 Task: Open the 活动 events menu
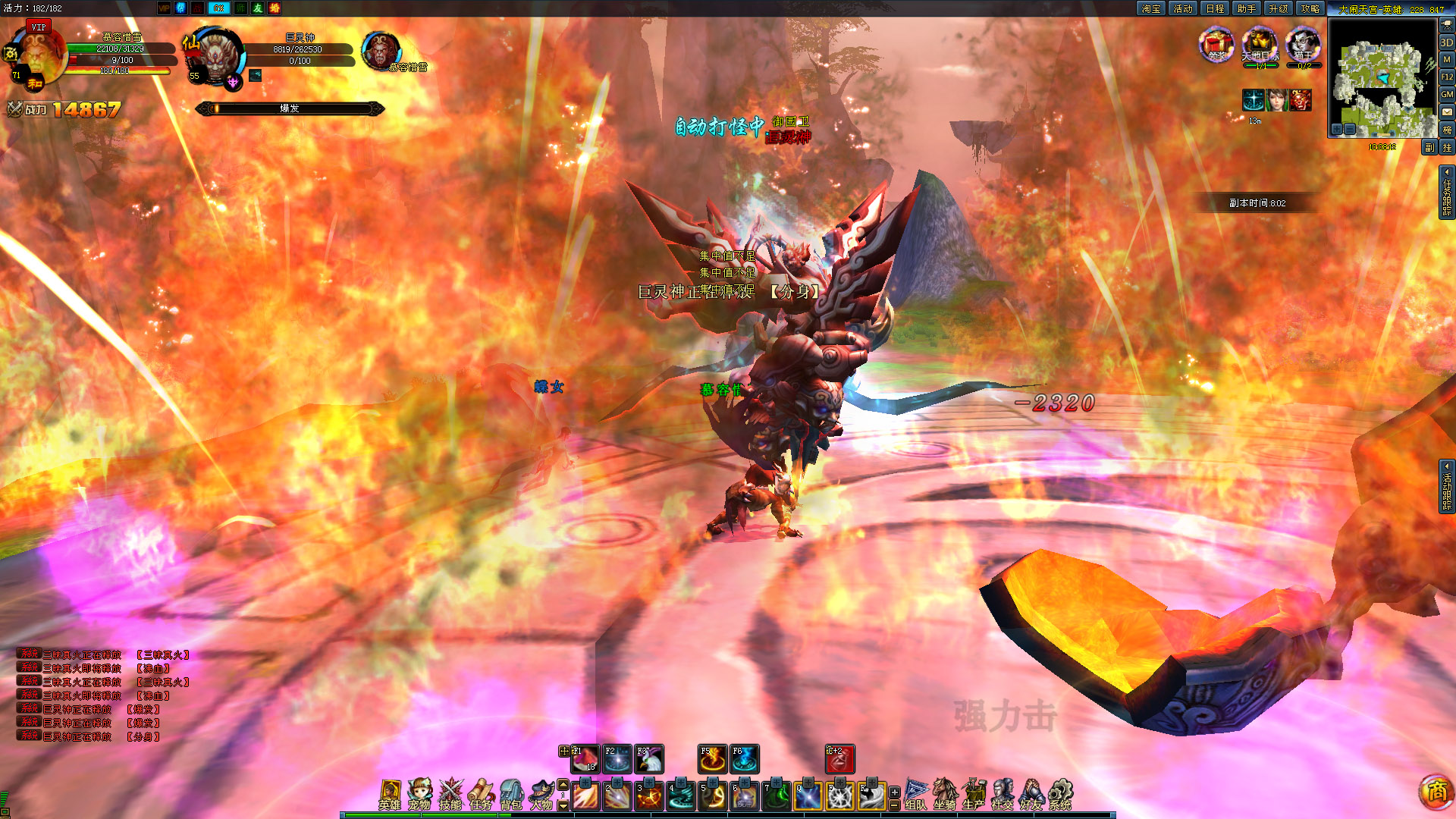(1183, 8)
